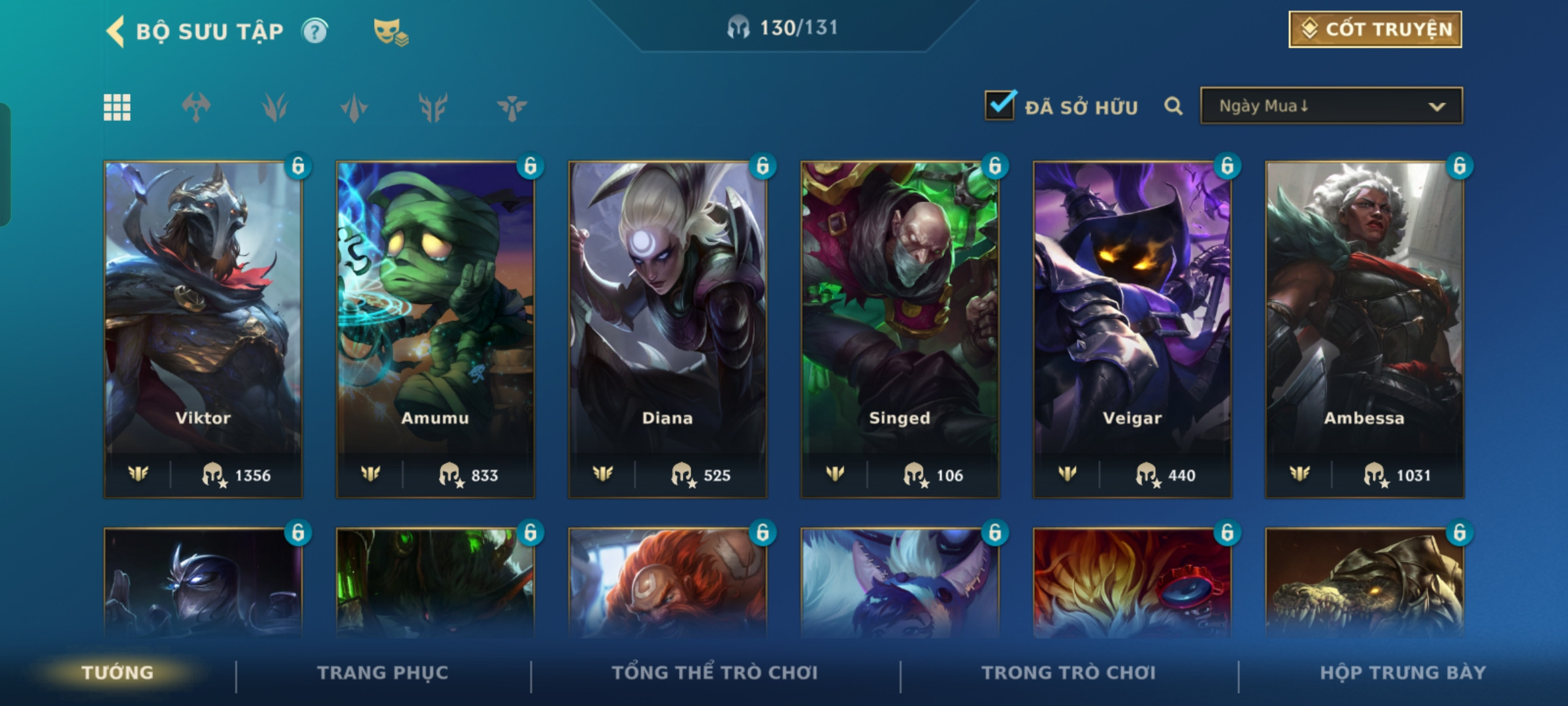The height and width of the screenshot is (706, 1568).
Task: Expand the Ngày Mua sort dropdown
Action: (1331, 106)
